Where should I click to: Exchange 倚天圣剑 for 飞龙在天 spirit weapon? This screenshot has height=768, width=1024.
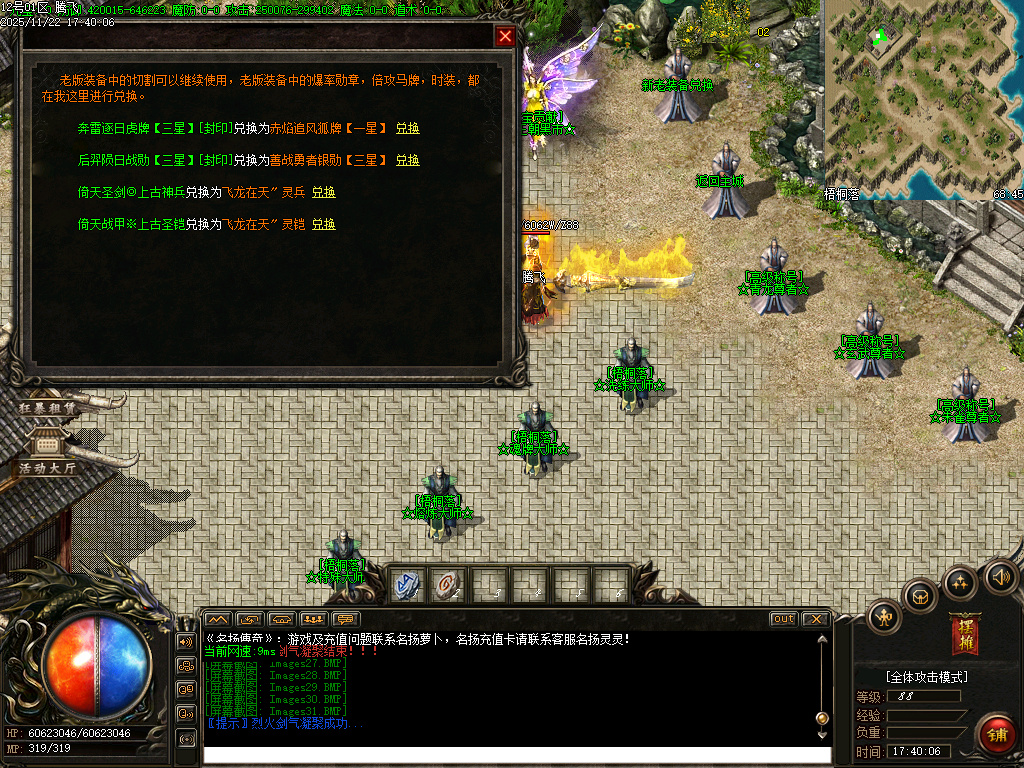coord(323,192)
